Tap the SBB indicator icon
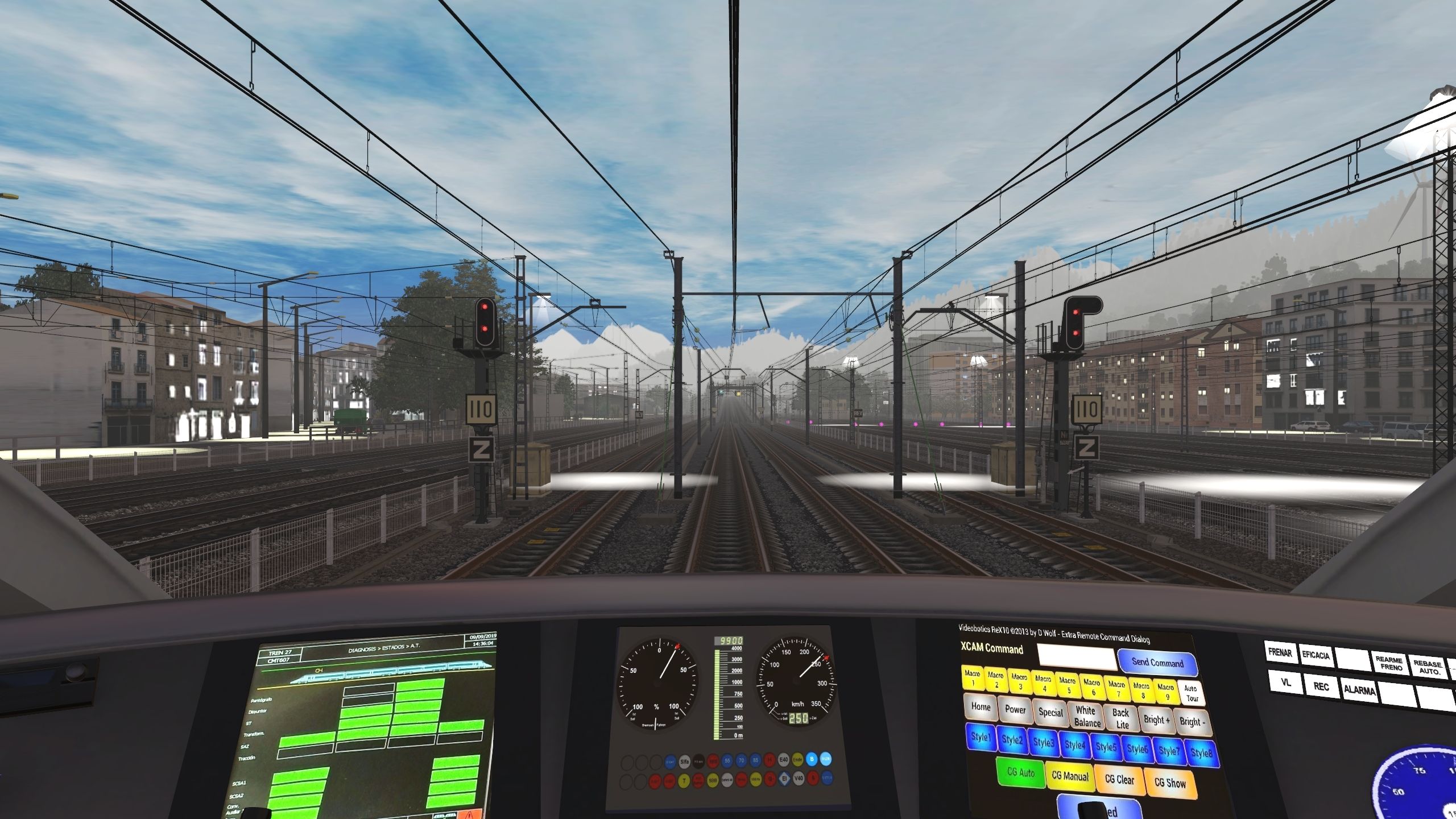Image resolution: width=1456 pixels, height=819 pixels. click(x=712, y=780)
